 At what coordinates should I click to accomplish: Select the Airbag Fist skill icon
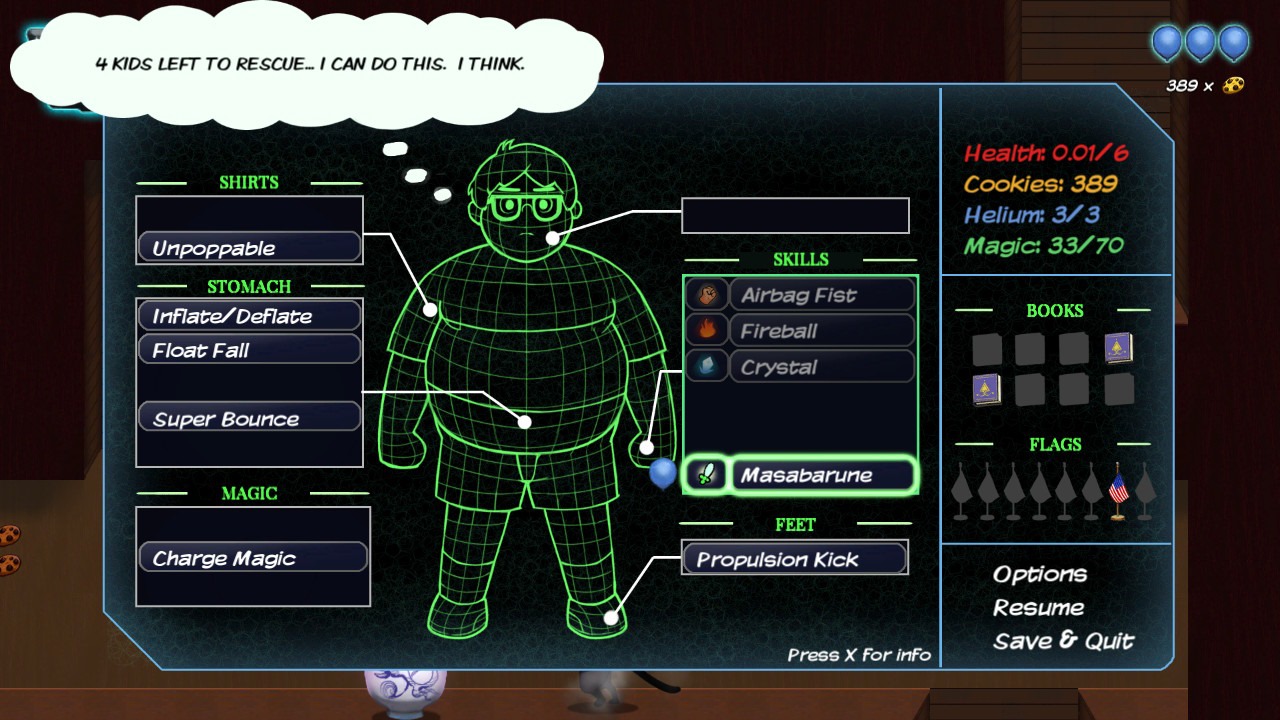click(706, 294)
